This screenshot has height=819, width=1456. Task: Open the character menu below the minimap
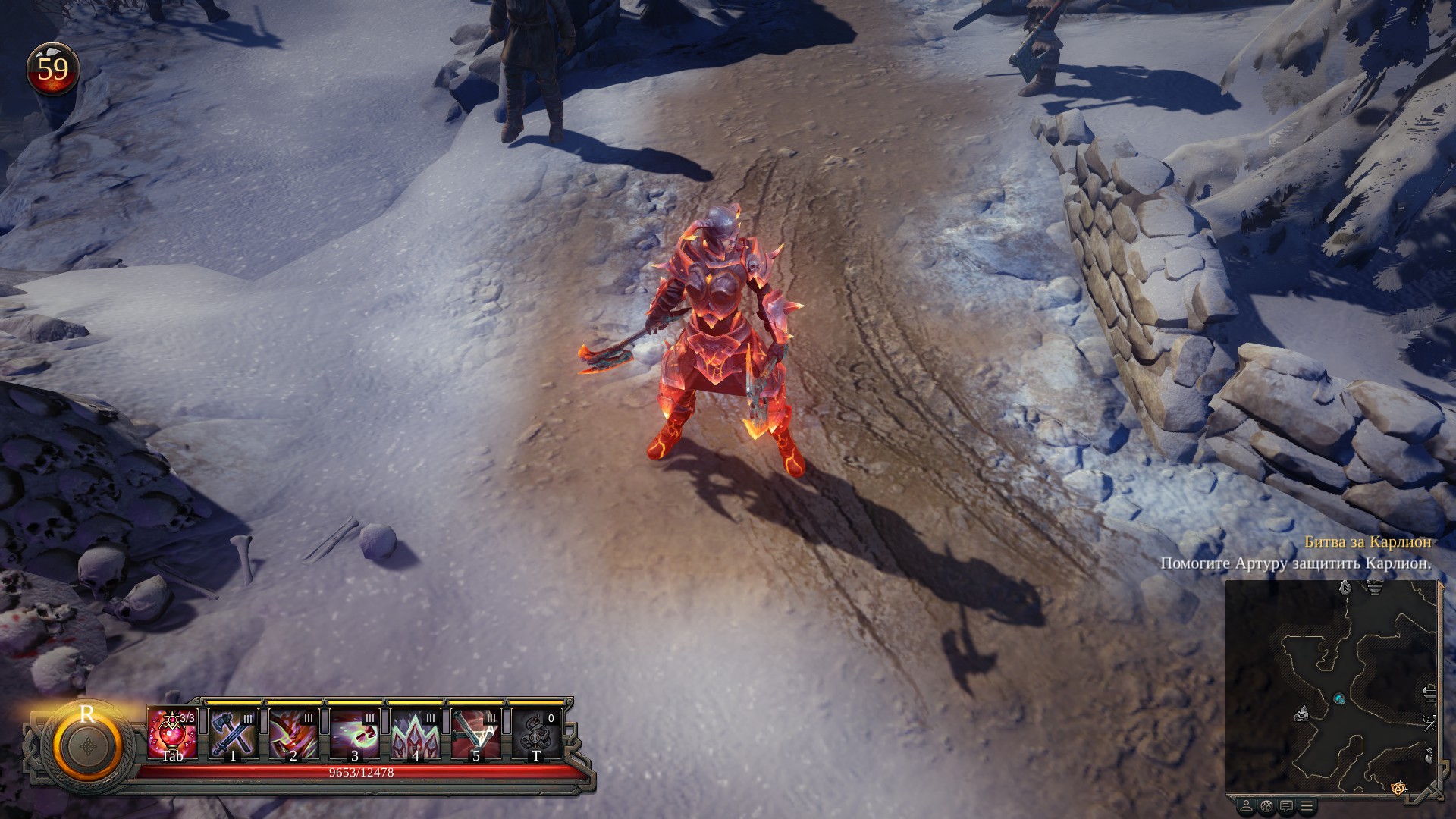click(x=1246, y=805)
